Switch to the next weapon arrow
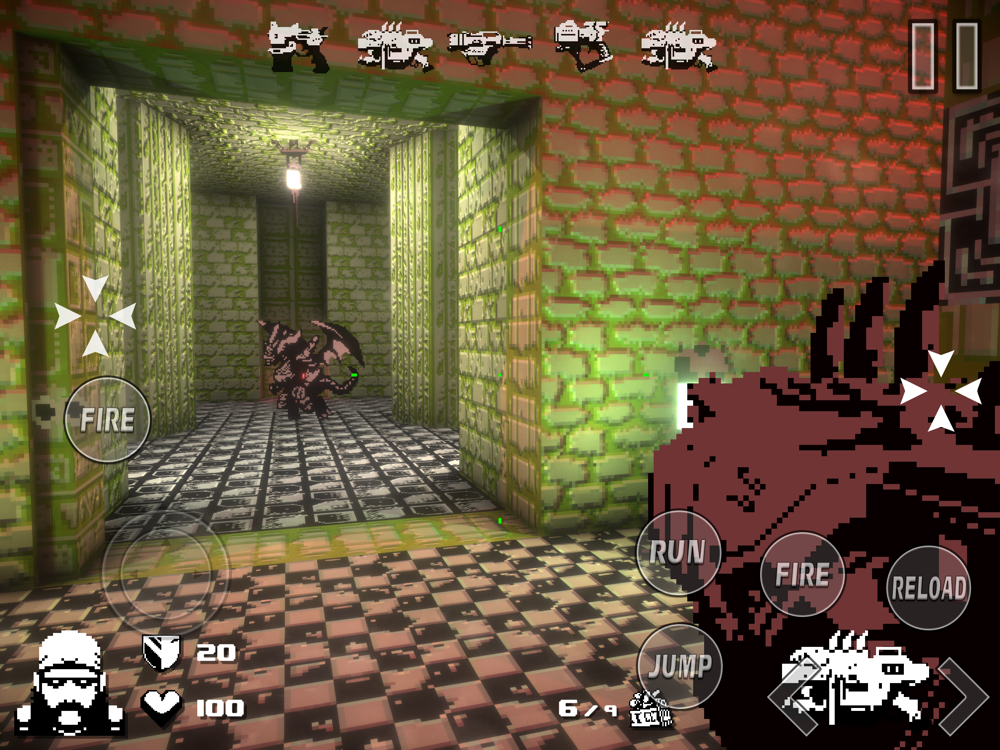This screenshot has width=1000, height=750. pos(961,696)
